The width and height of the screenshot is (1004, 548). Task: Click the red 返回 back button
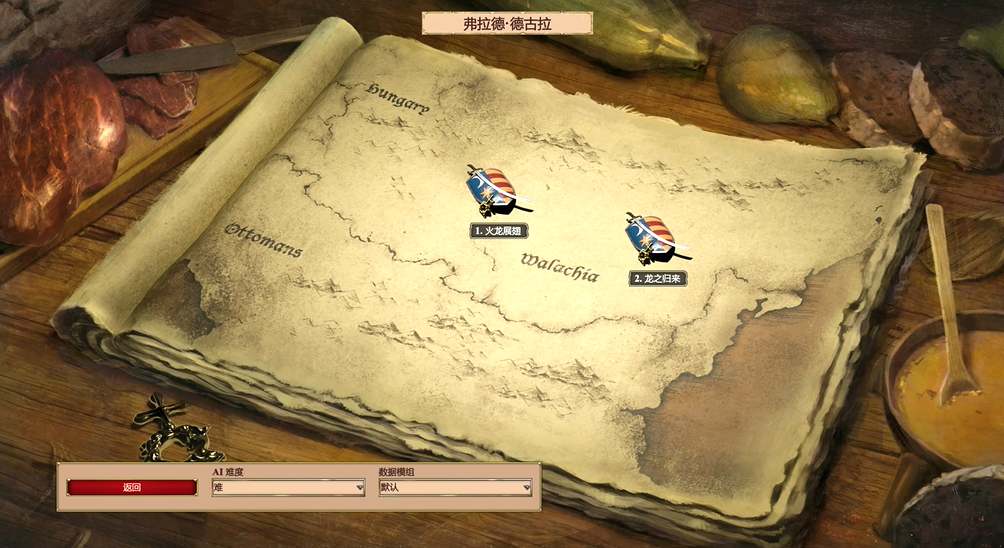point(132,488)
